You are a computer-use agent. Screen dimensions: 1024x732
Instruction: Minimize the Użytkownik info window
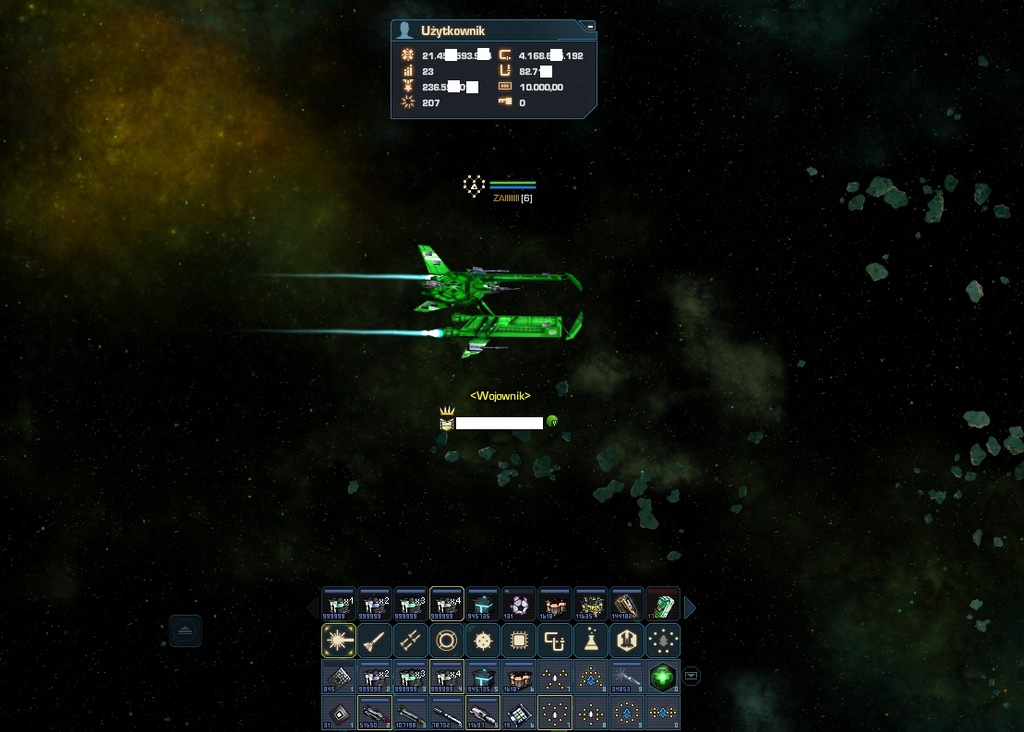click(x=590, y=26)
